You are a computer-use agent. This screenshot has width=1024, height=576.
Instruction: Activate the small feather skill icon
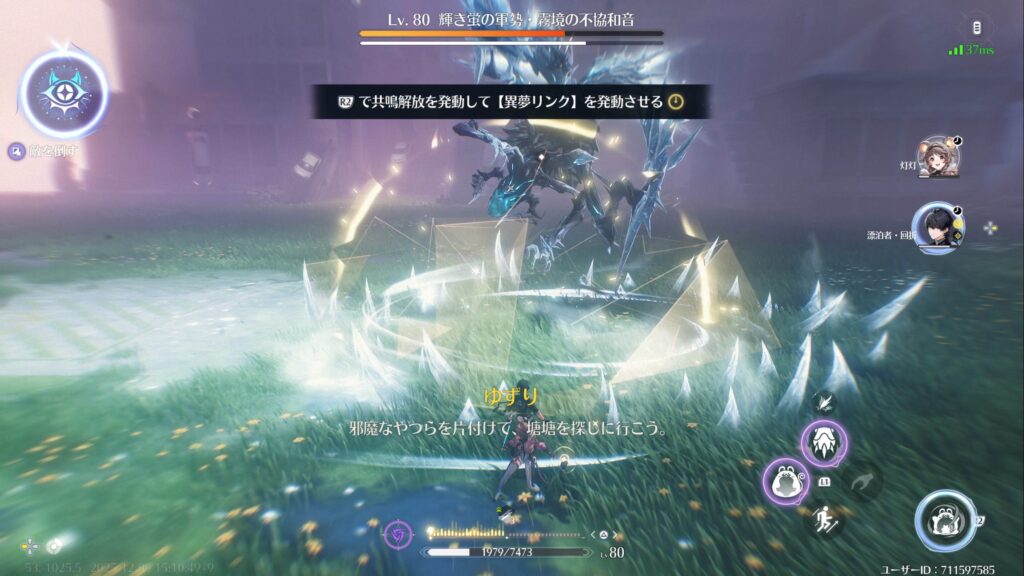[825, 402]
